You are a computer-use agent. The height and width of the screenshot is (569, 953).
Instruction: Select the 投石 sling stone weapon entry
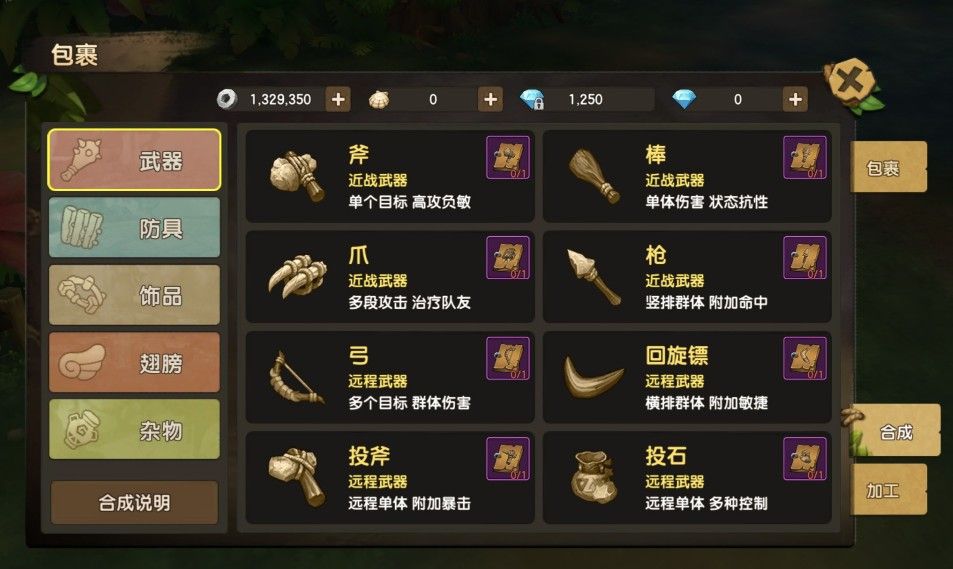(x=686, y=478)
